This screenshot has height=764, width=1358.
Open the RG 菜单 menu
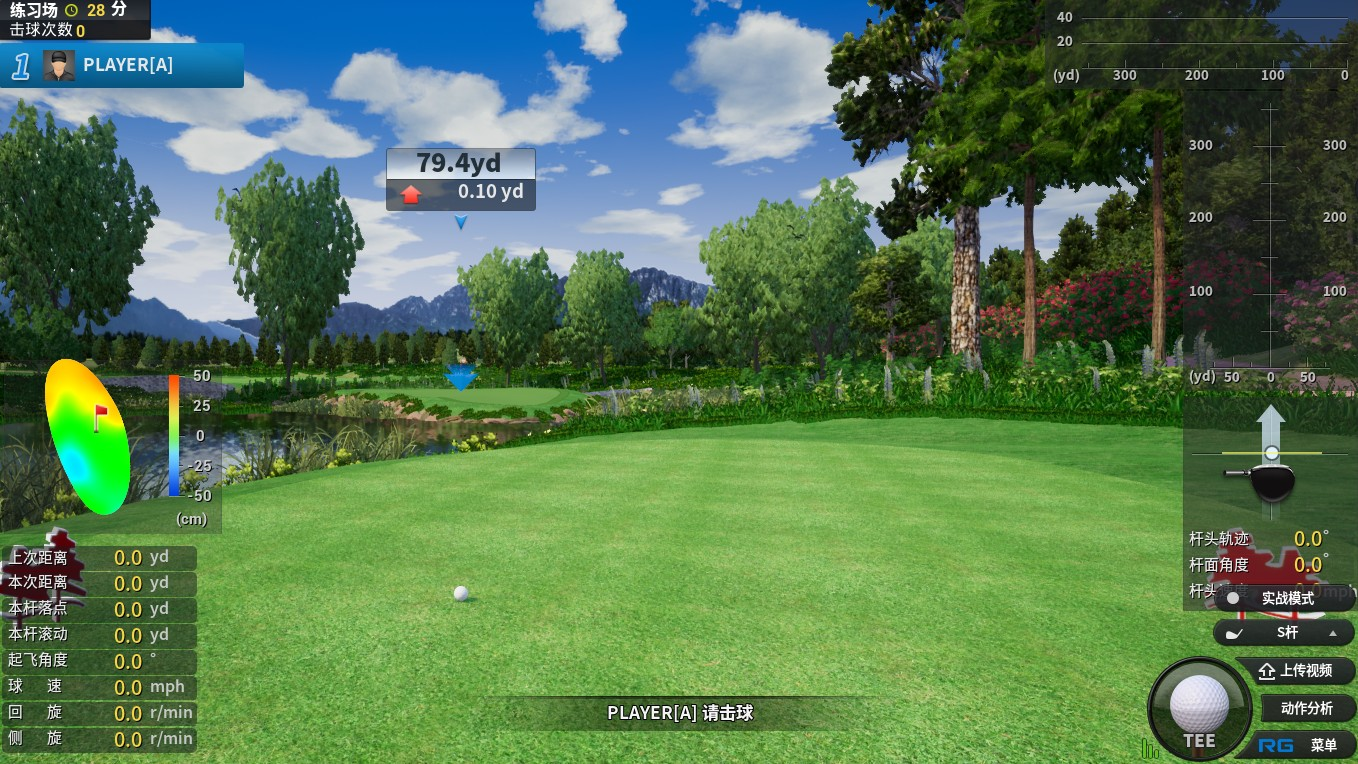1300,745
